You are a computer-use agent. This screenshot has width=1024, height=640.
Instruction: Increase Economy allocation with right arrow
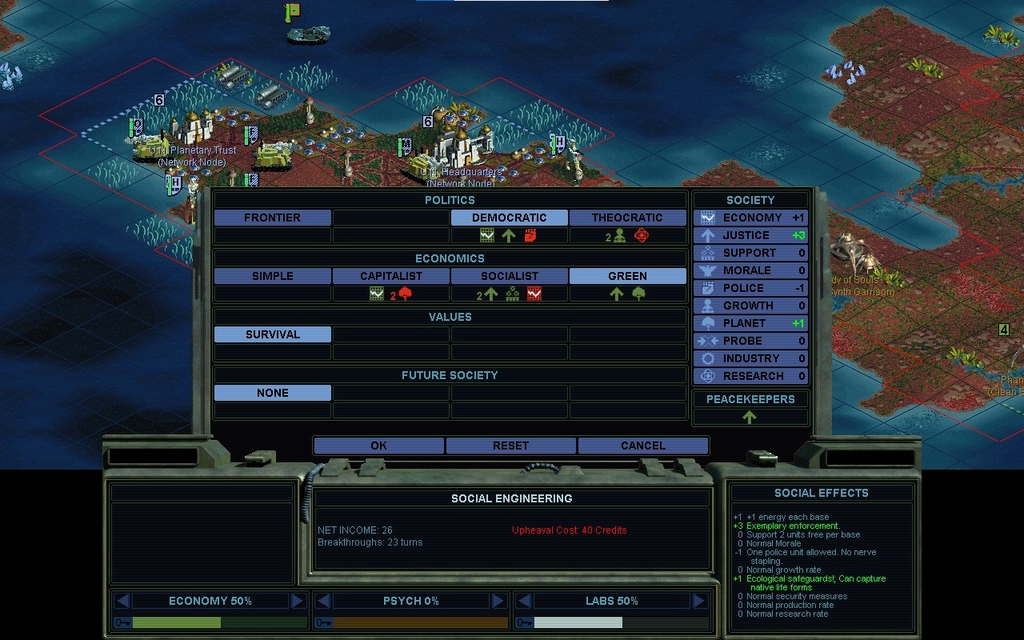click(x=297, y=601)
